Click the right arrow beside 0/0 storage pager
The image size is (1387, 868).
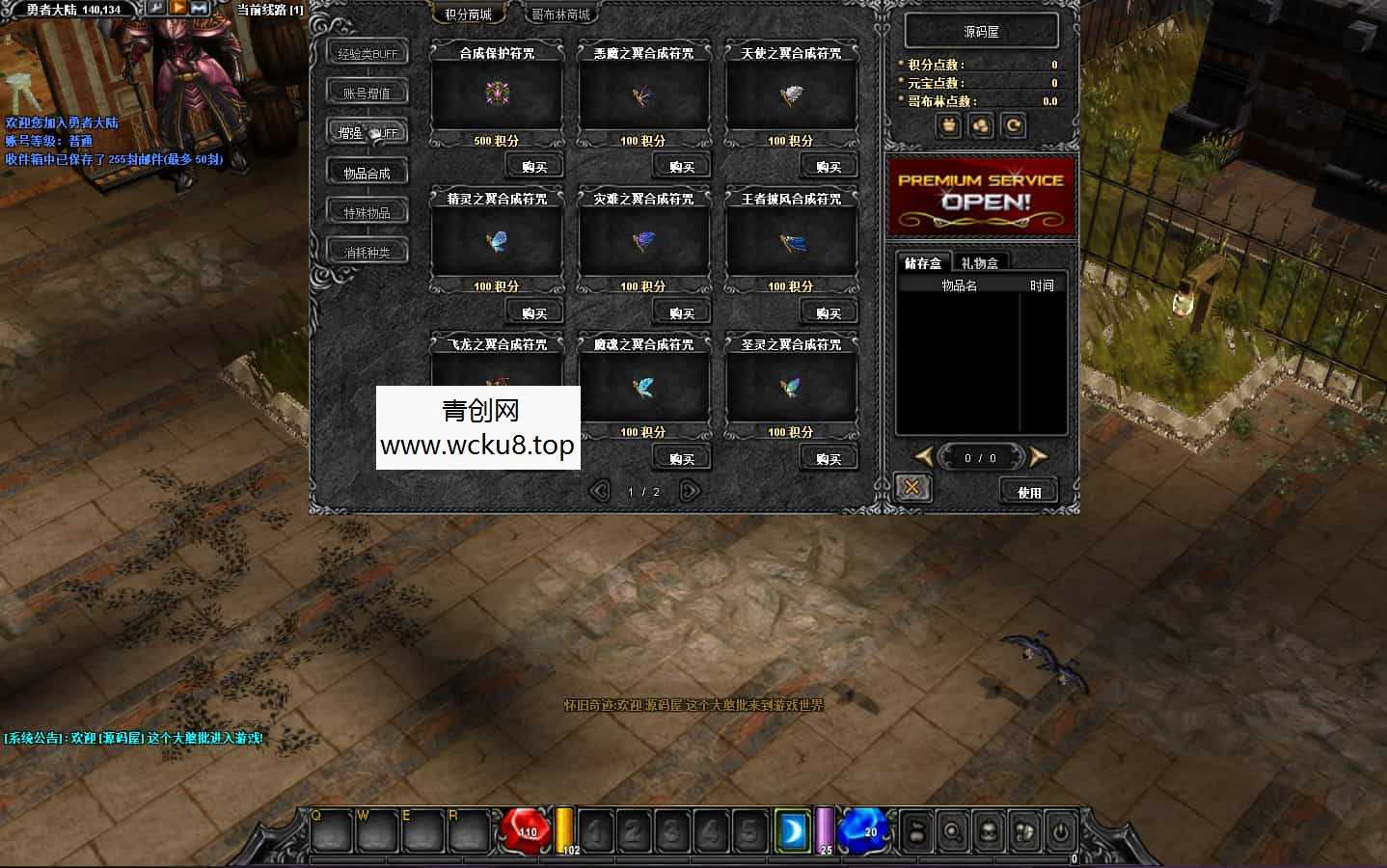pyautogui.click(x=1038, y=457)
